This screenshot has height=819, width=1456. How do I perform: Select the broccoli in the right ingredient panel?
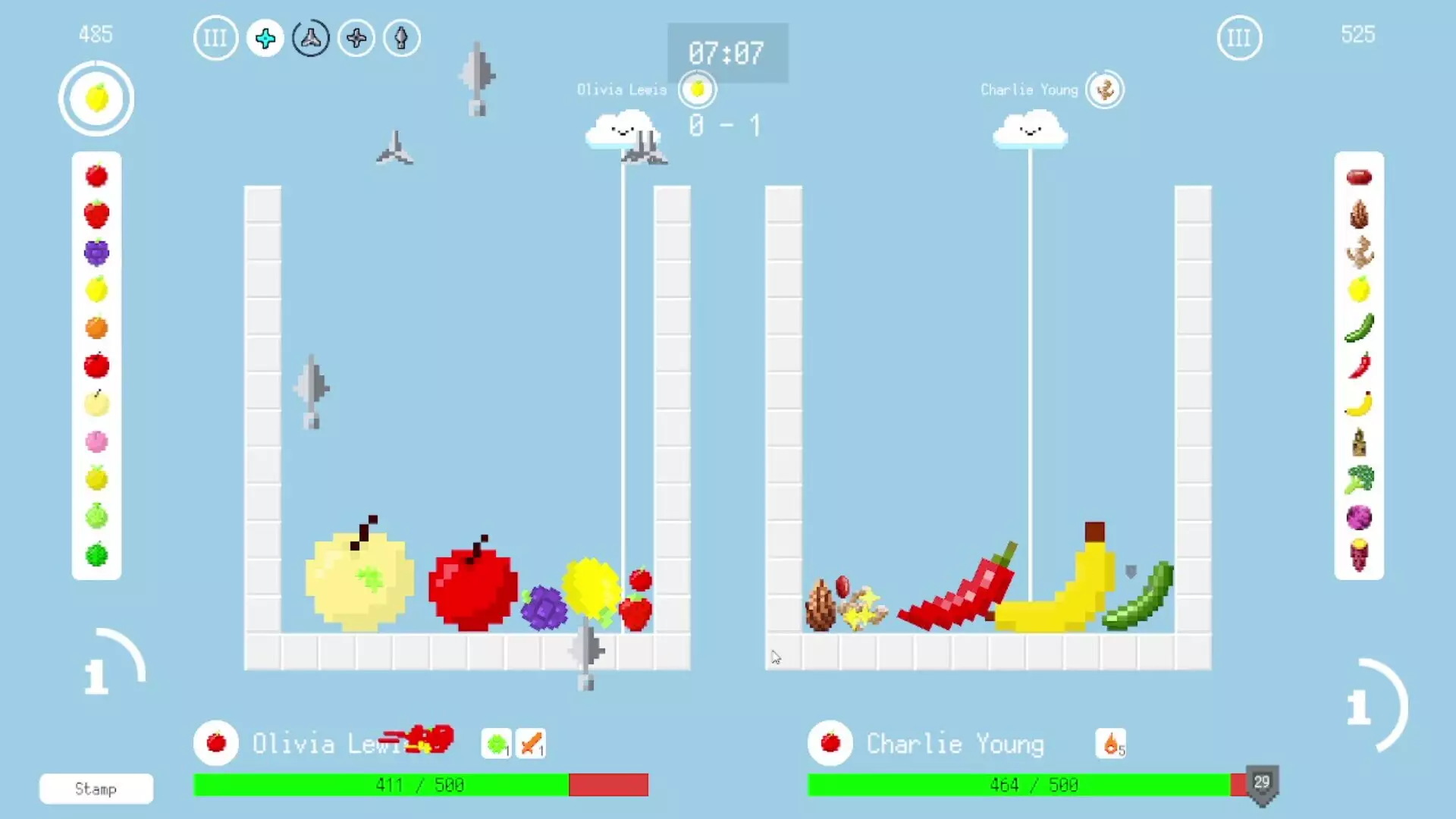coord(1360,479)
